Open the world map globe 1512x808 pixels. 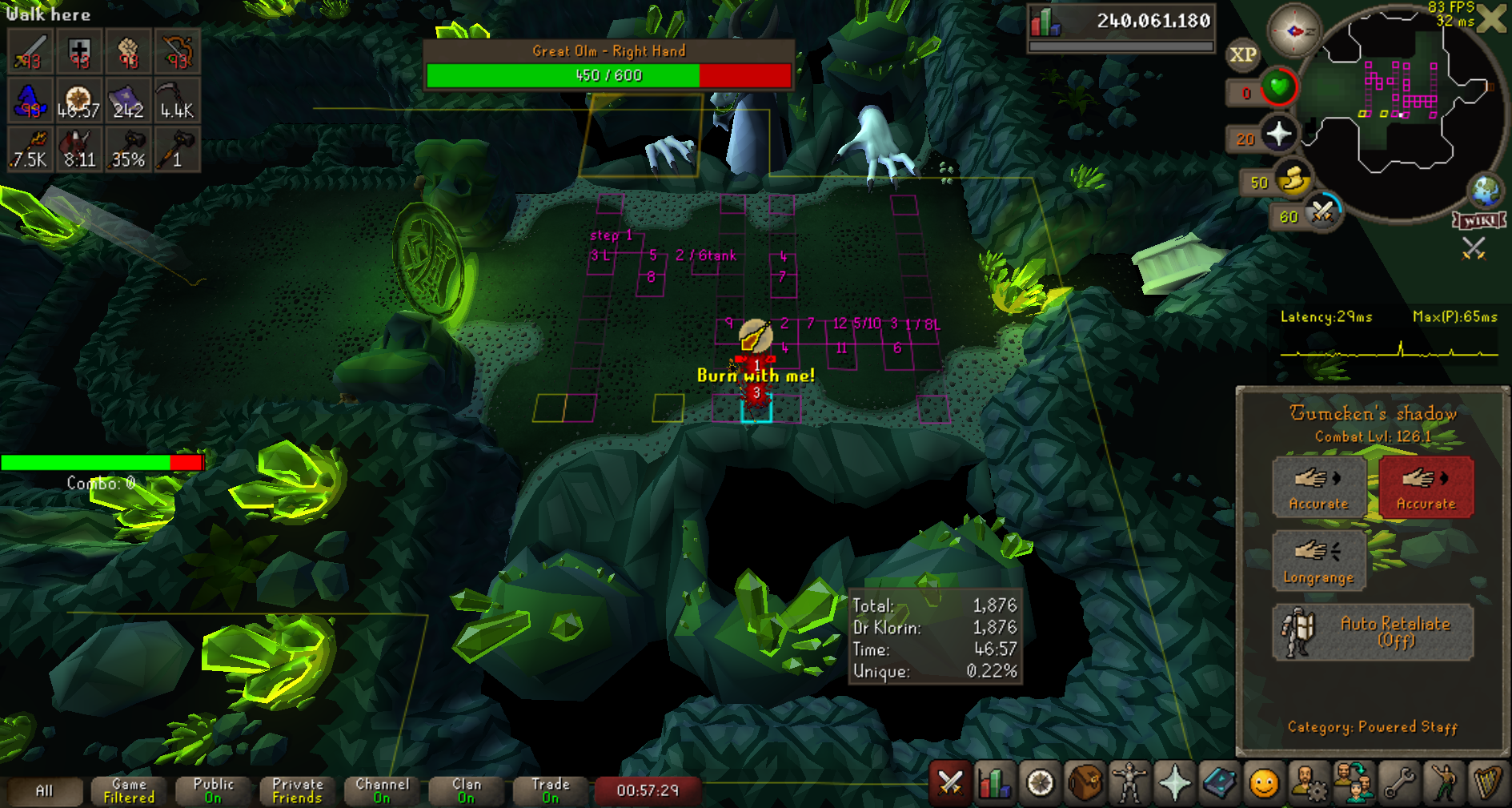1486,190
